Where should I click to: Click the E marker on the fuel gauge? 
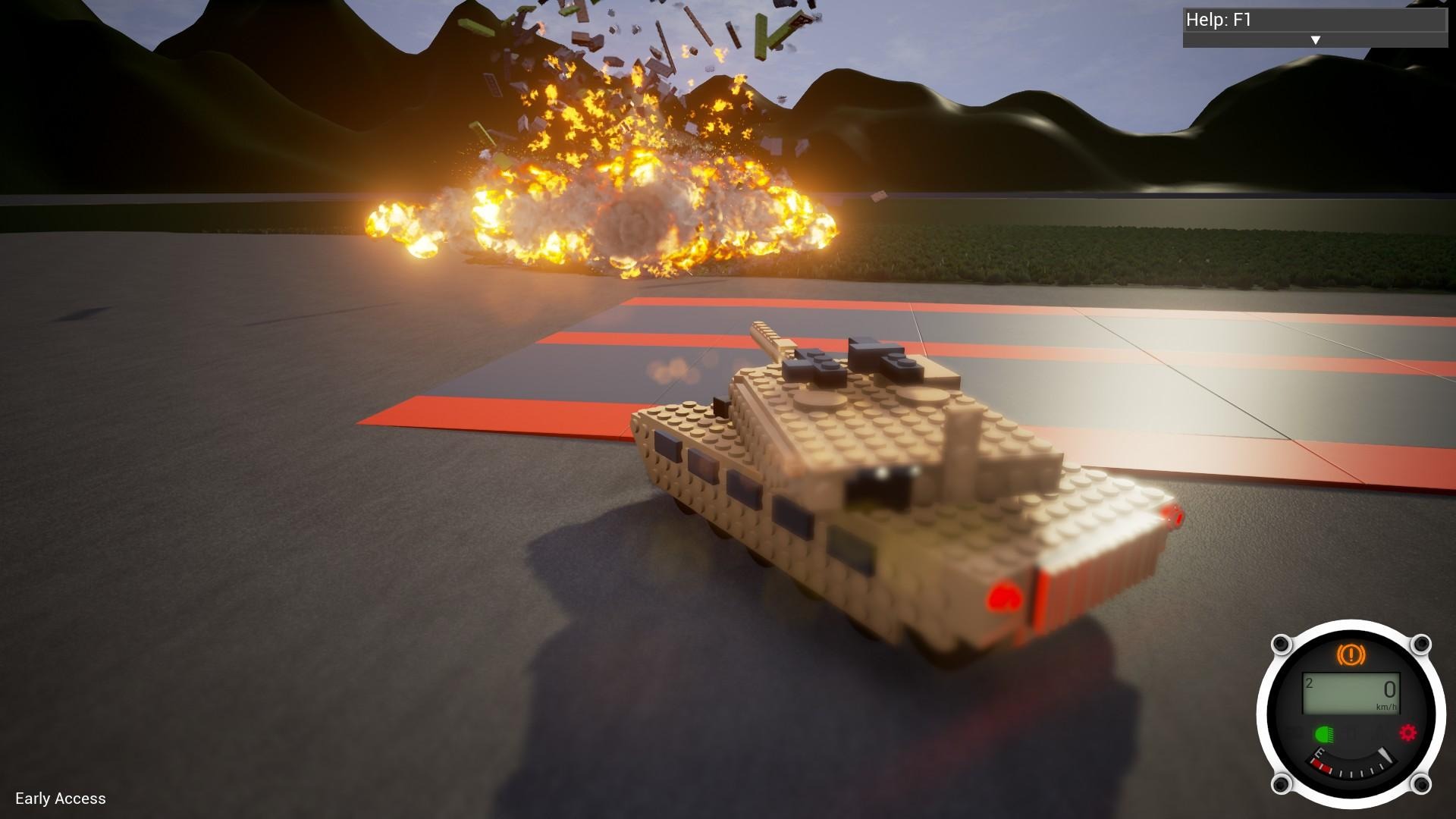(1319, 752)
